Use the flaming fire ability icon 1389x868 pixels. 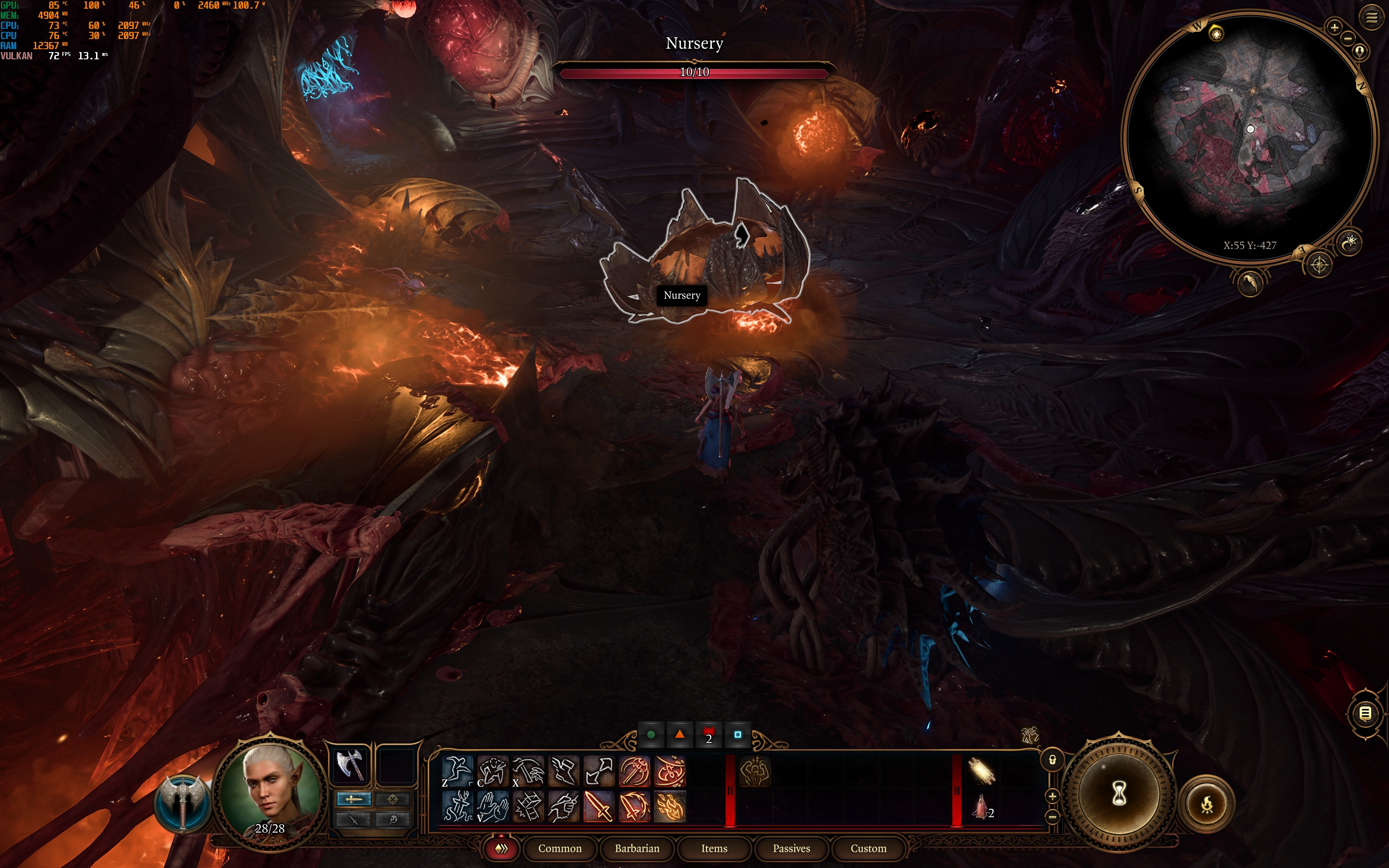pyautogui.click(x=669, y=806)
